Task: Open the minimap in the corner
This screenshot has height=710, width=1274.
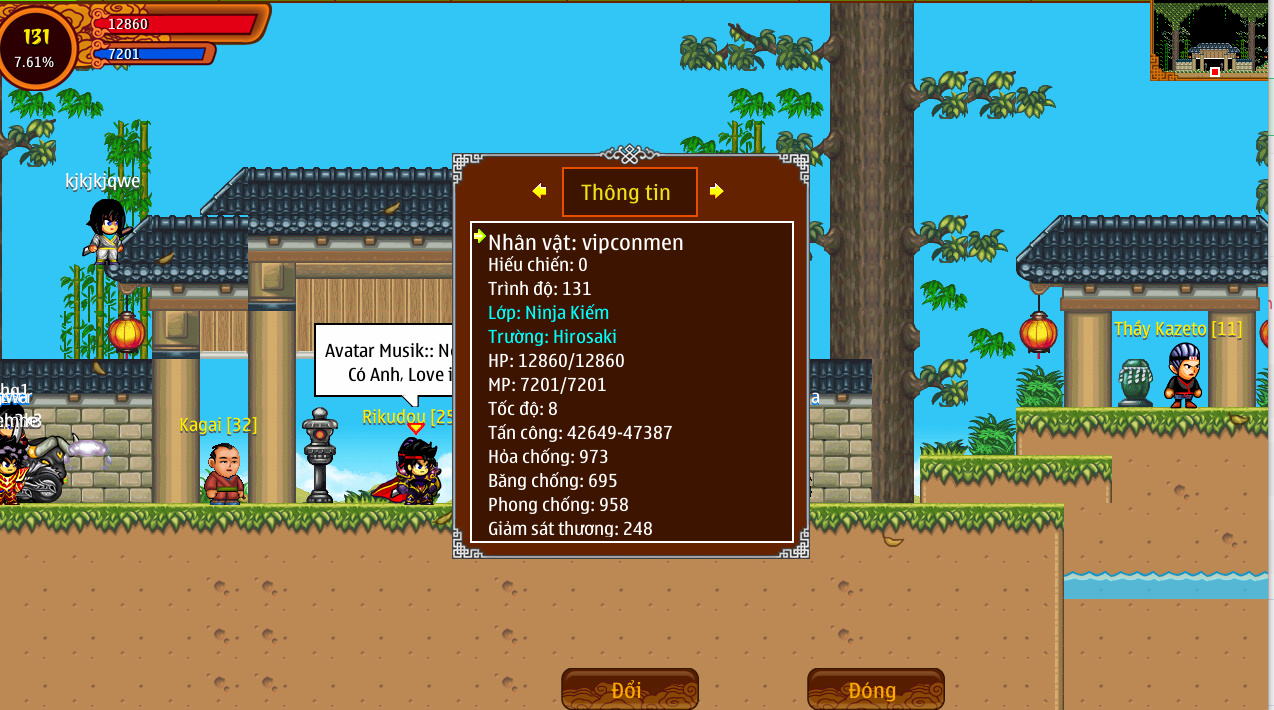Action: tap(1211, 40)
